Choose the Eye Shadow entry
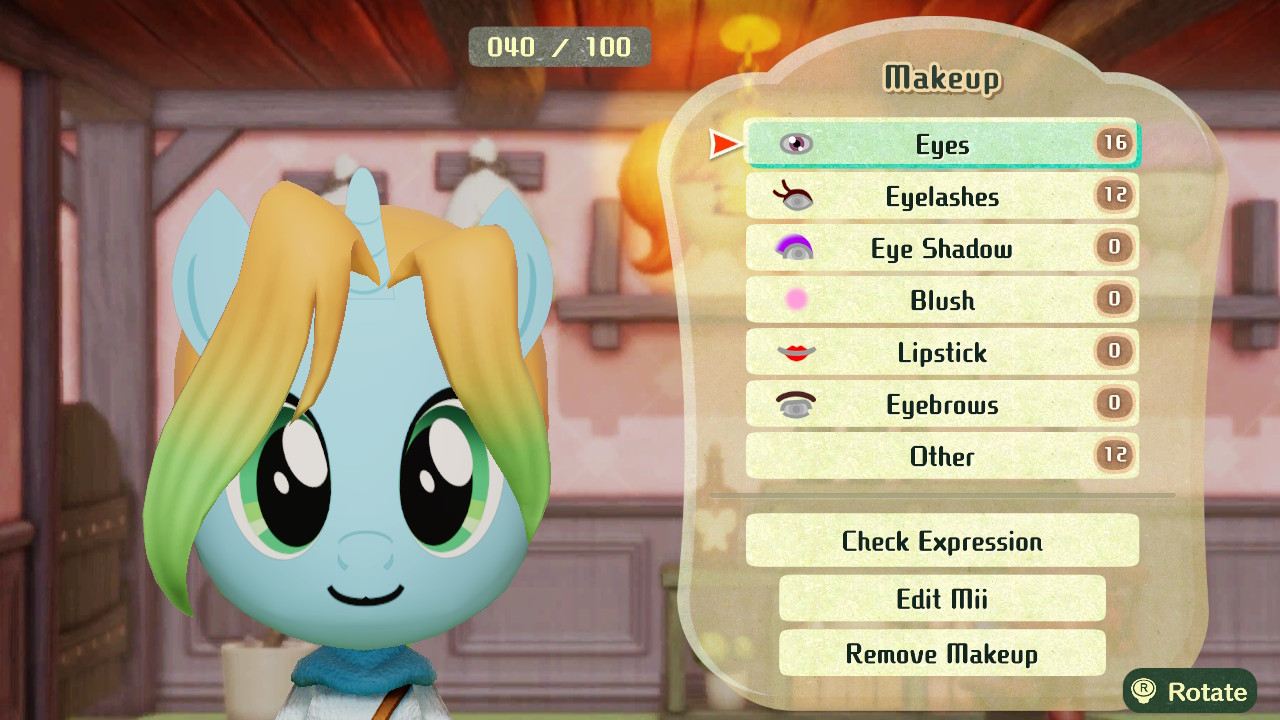 (x=942, y=248)
